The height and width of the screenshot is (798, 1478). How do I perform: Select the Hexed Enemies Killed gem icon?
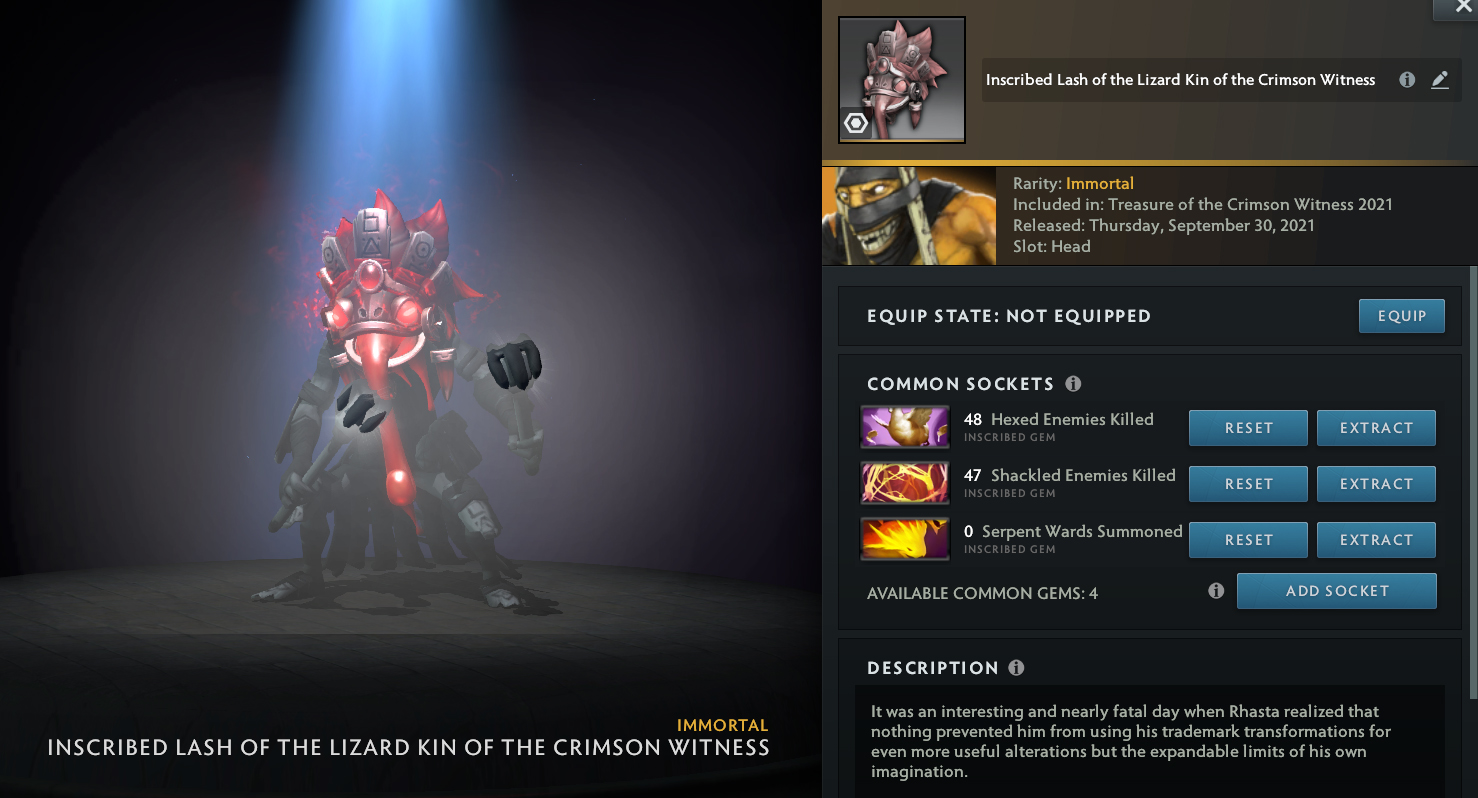pyautogui.click(x=905, y=427)
